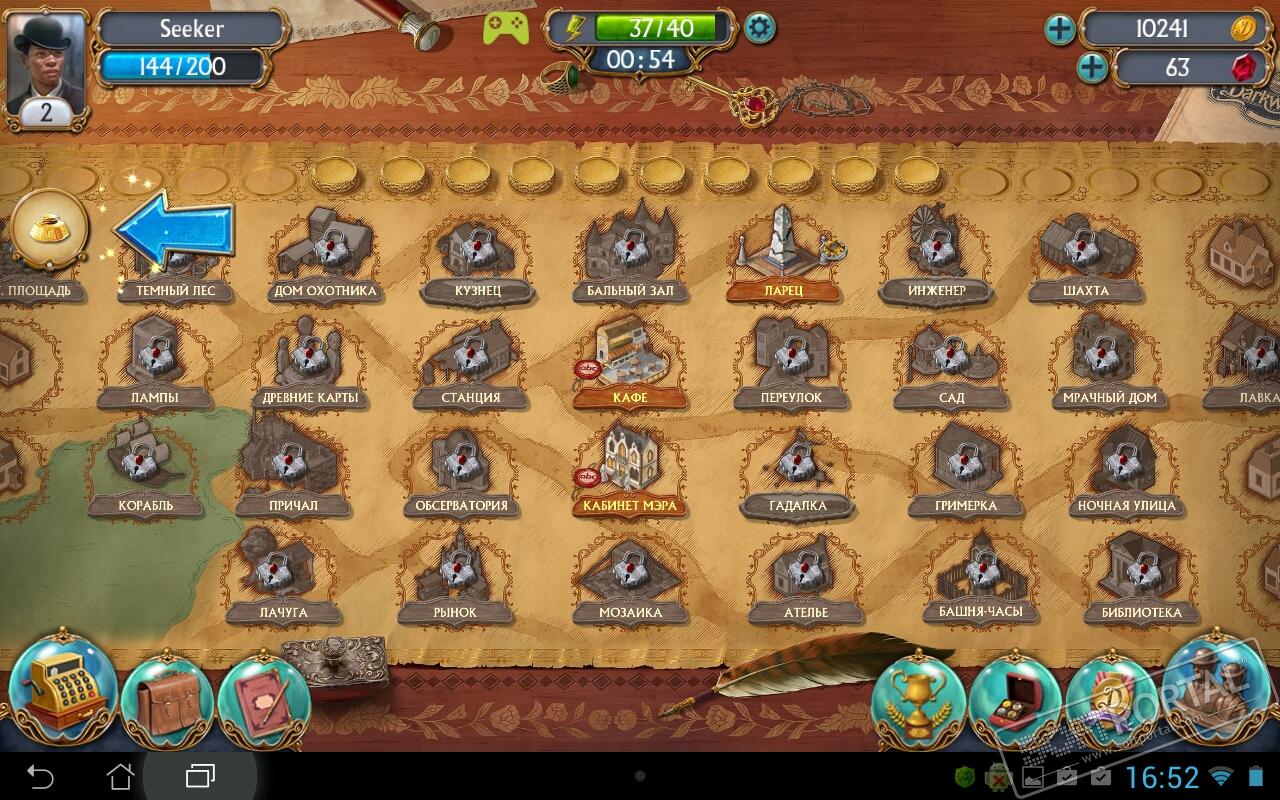
Task: Add more gold coins
Action: click(x=1060, y=30)
